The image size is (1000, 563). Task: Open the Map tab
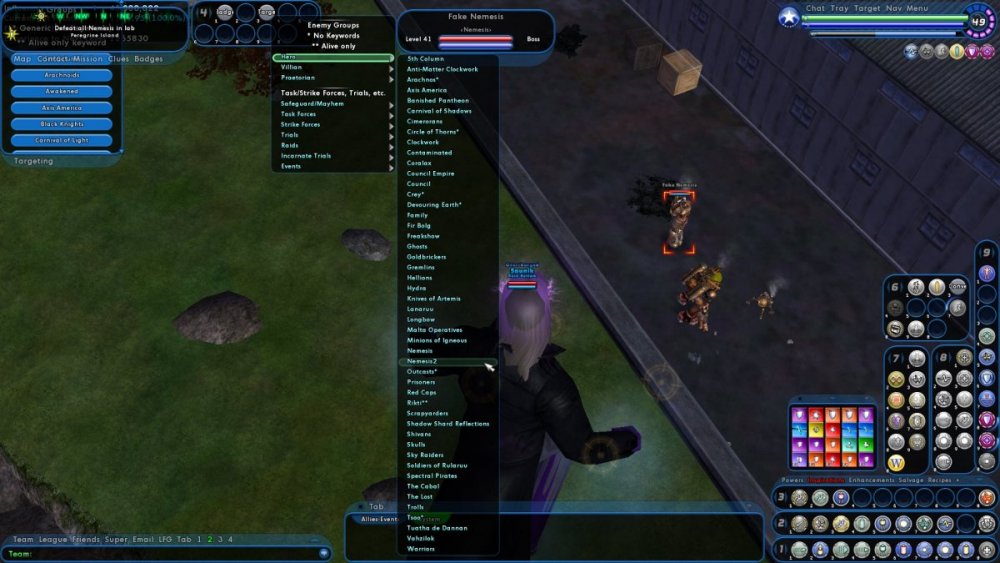tap(20, 59)
